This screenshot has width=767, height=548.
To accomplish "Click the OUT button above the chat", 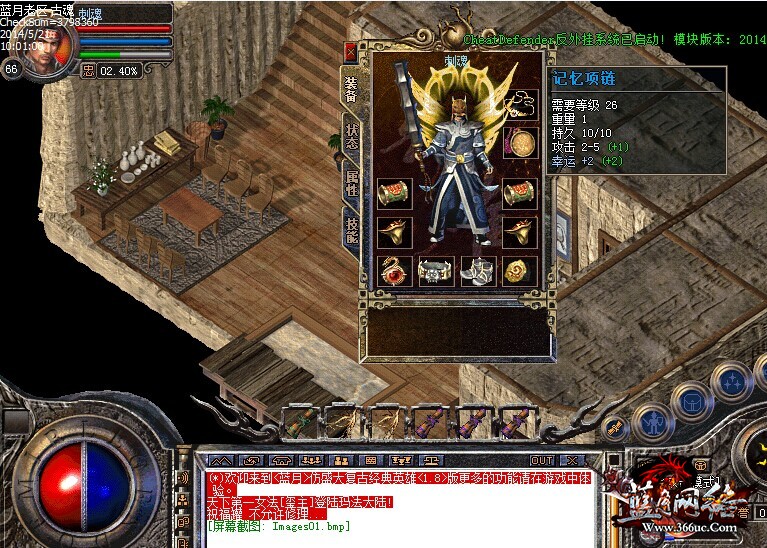I will point(541,461).
